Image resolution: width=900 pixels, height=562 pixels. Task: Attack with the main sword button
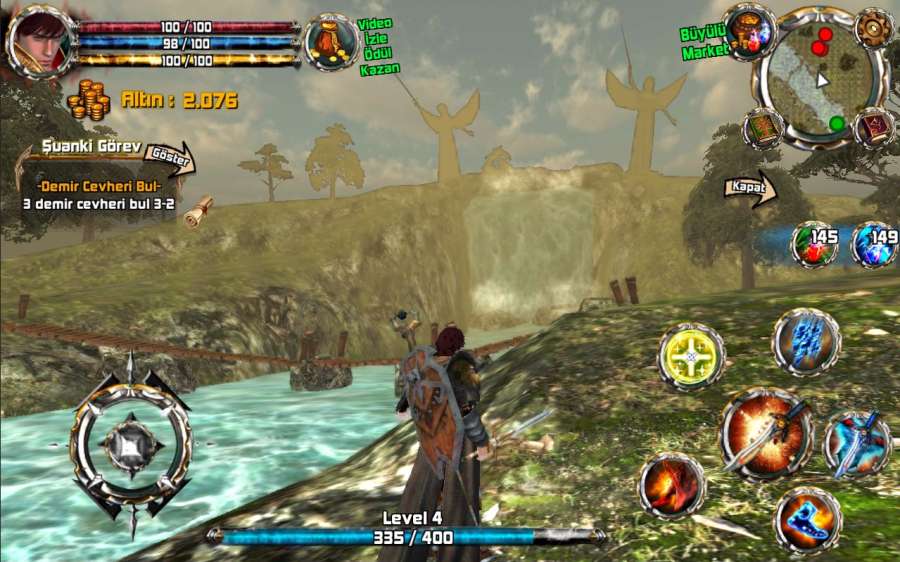(766, 433)
